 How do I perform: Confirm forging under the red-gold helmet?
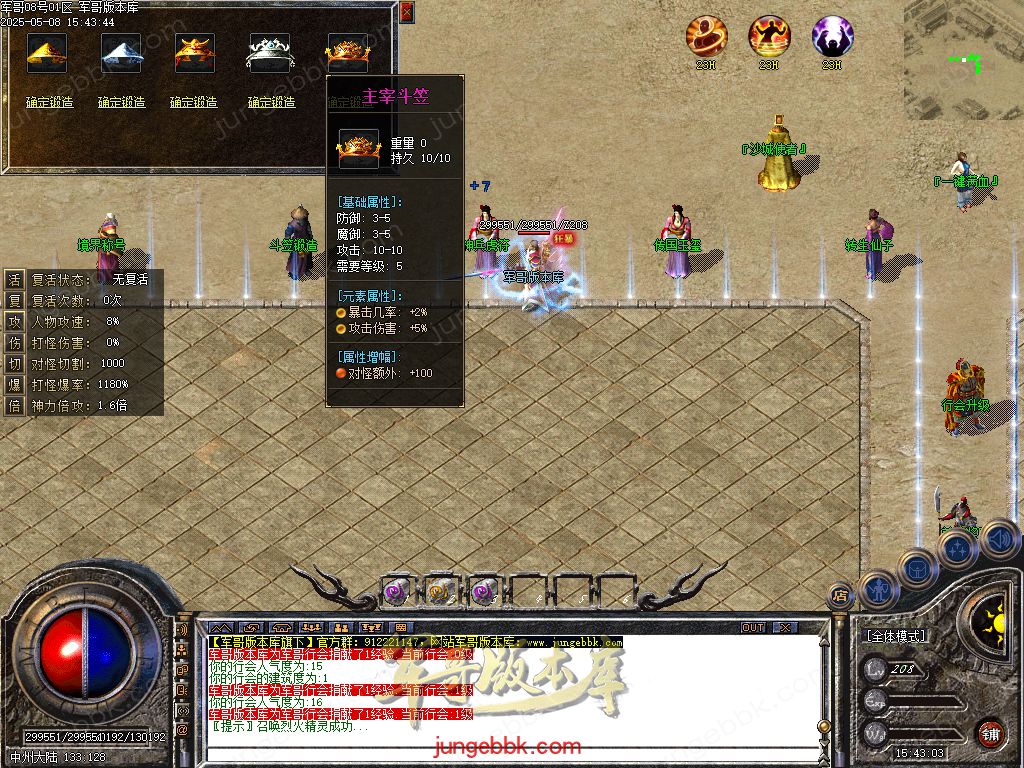194,102
